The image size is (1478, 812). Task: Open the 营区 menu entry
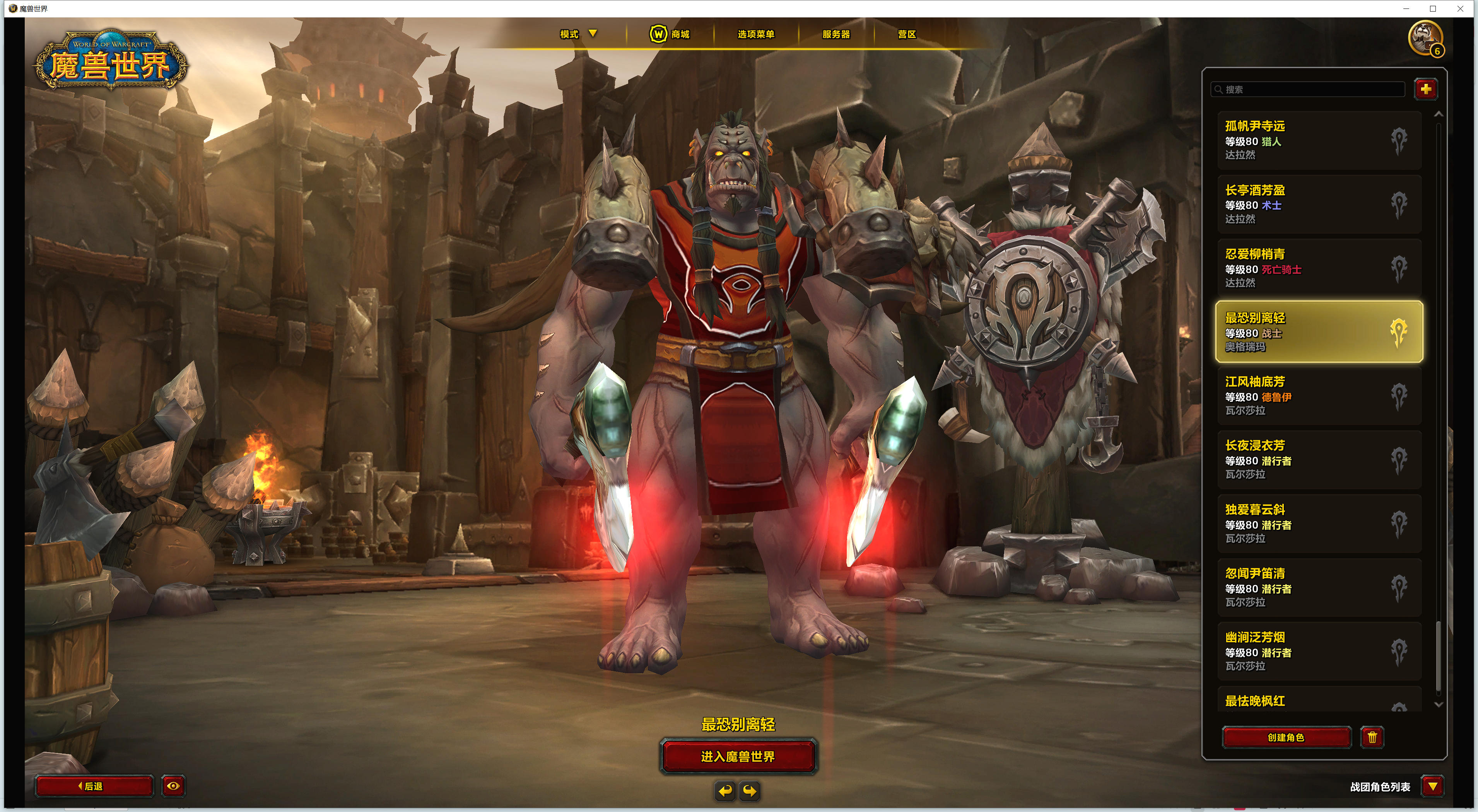[907, 34]
